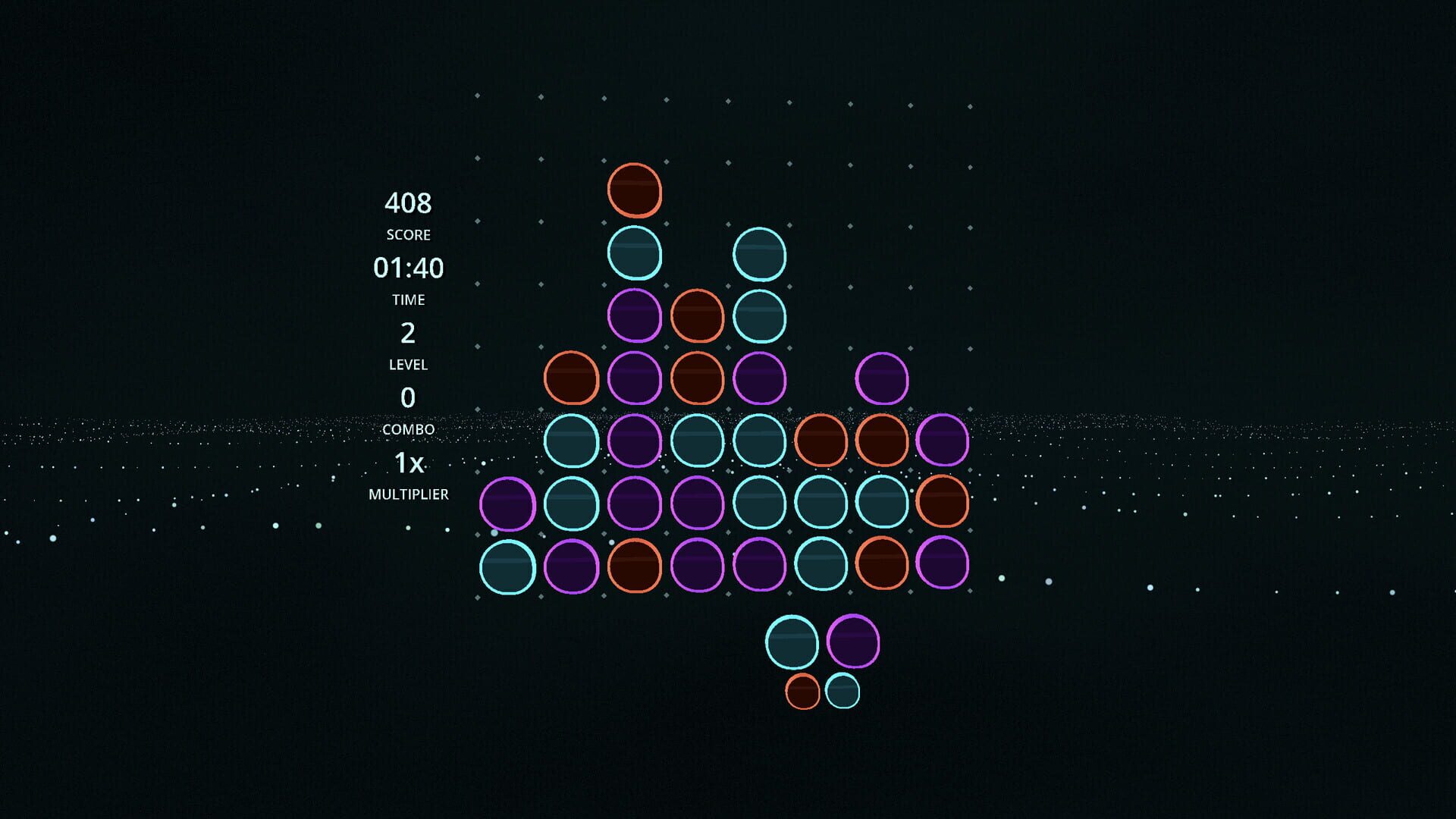Click the MULTIPLIER label text
Image resolution: width=1456 pixels, height=819 pixels.
point(408,494)
